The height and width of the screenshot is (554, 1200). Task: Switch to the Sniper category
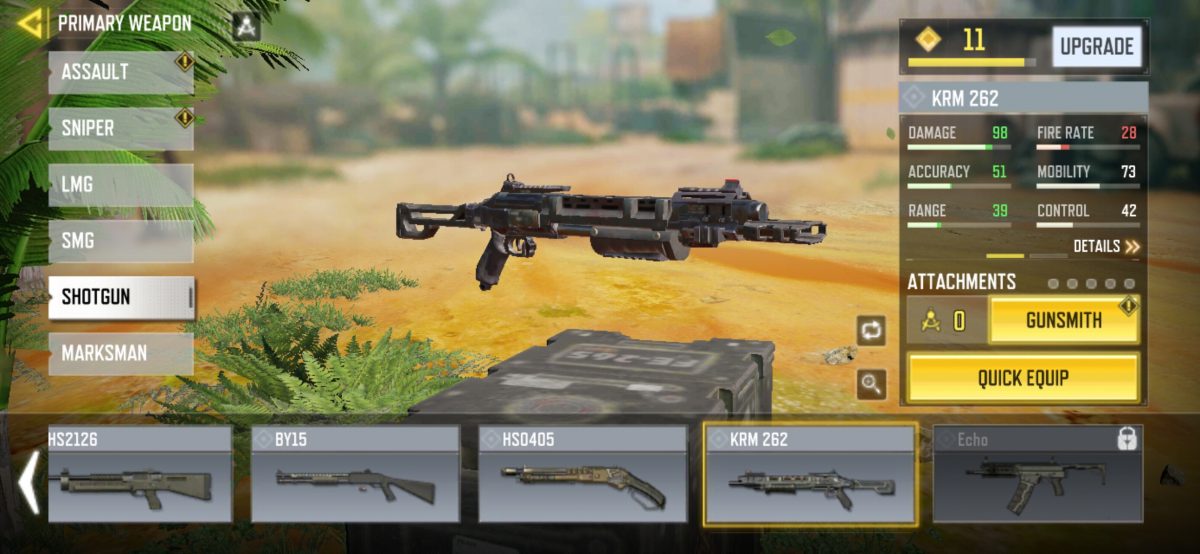tap(120, 129)
